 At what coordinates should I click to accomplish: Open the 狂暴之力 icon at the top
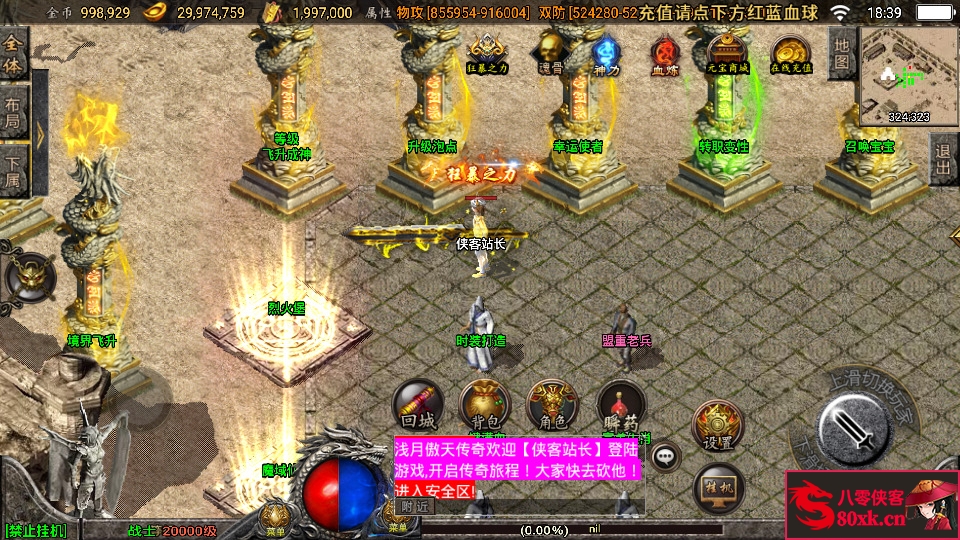[x=487, y=53]
